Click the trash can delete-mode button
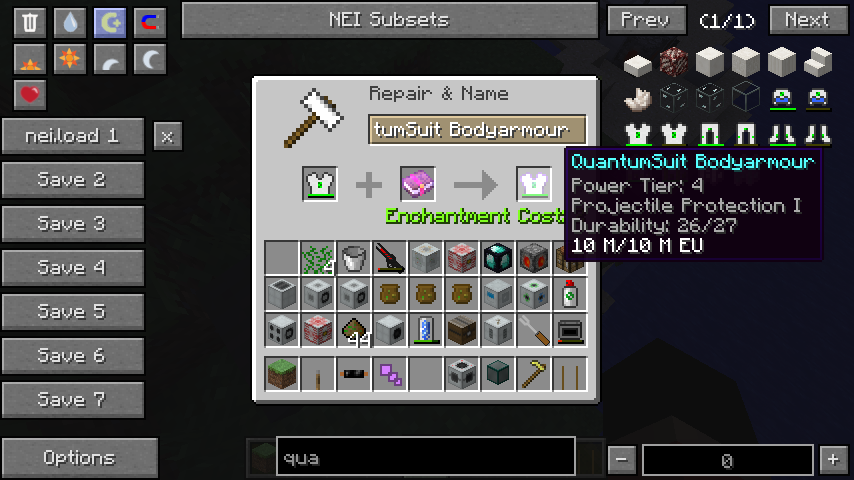The height and width of the screenshot is (480, 854). (31, 22)
